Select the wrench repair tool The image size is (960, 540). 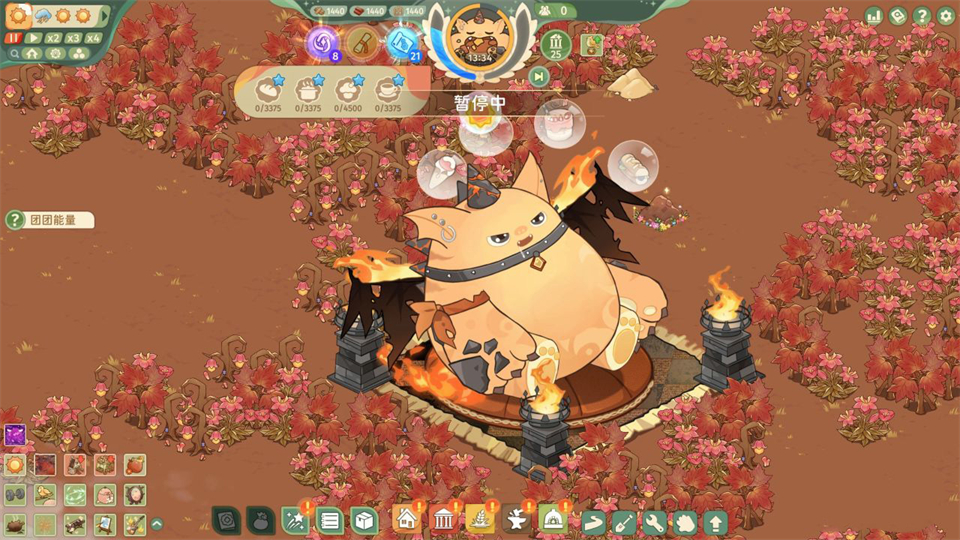[654, 521]
